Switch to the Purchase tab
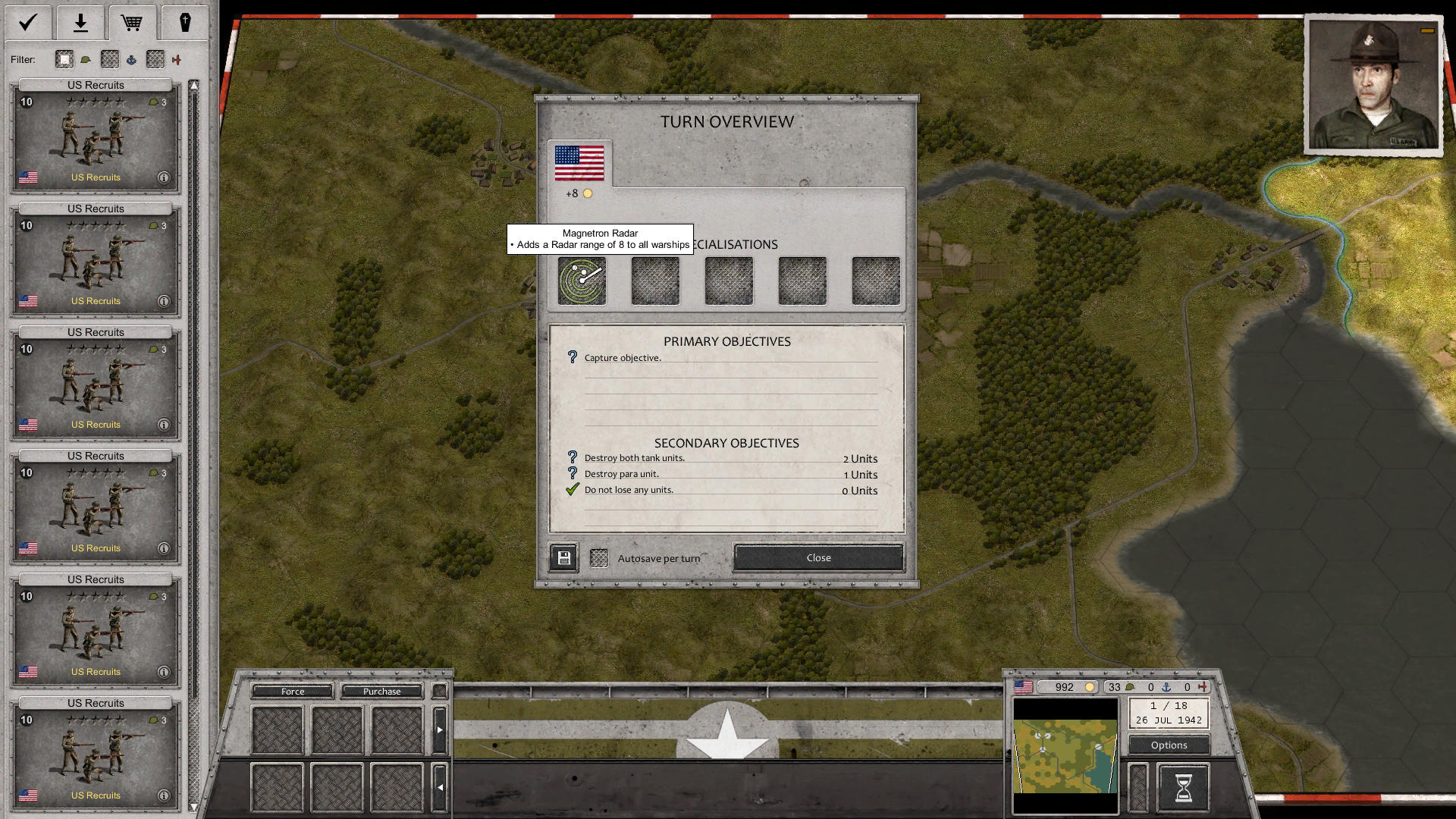The image size is (1456, 819). (382, 691)
